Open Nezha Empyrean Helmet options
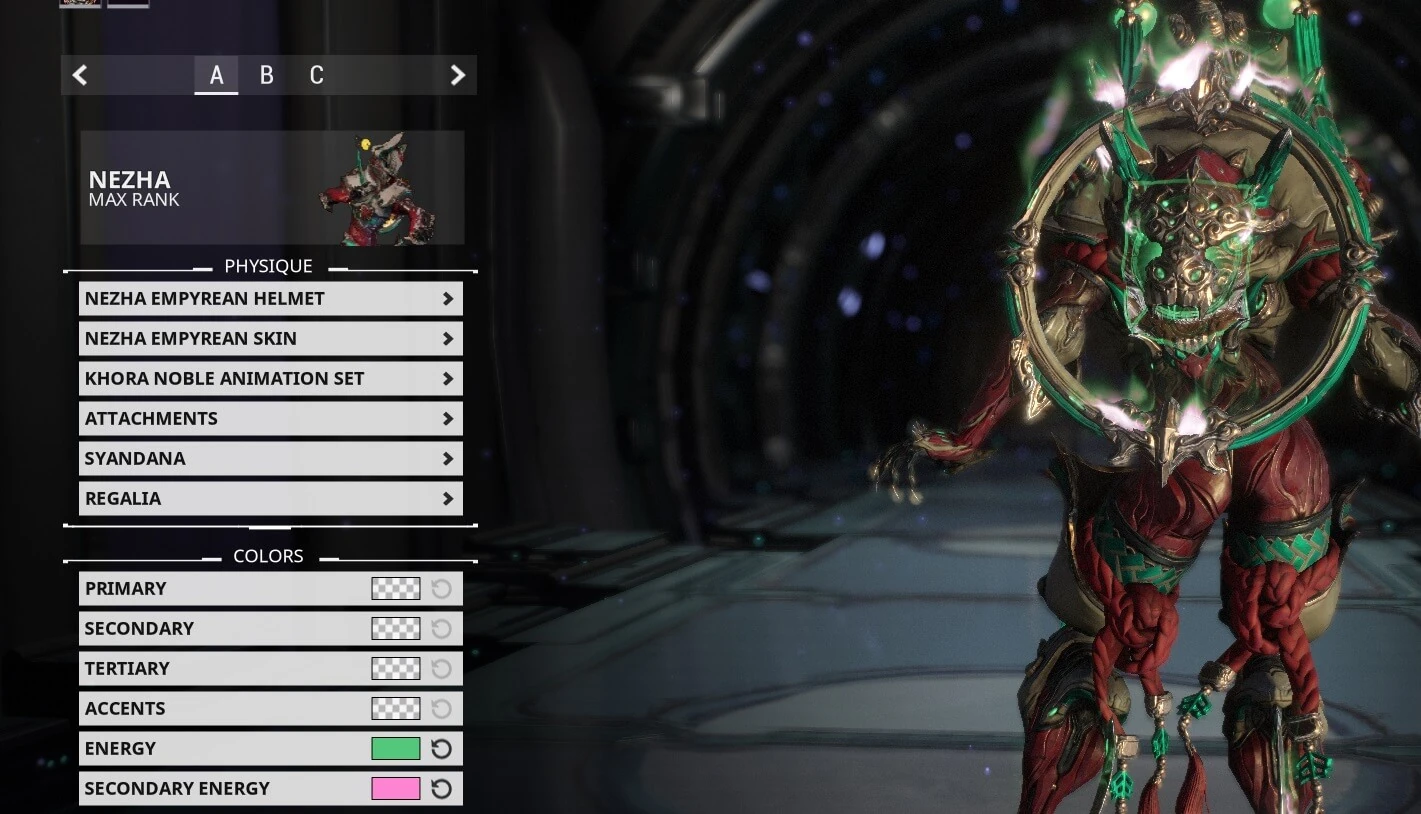The height and width of the screenshot is (814, 1421). 270,298
